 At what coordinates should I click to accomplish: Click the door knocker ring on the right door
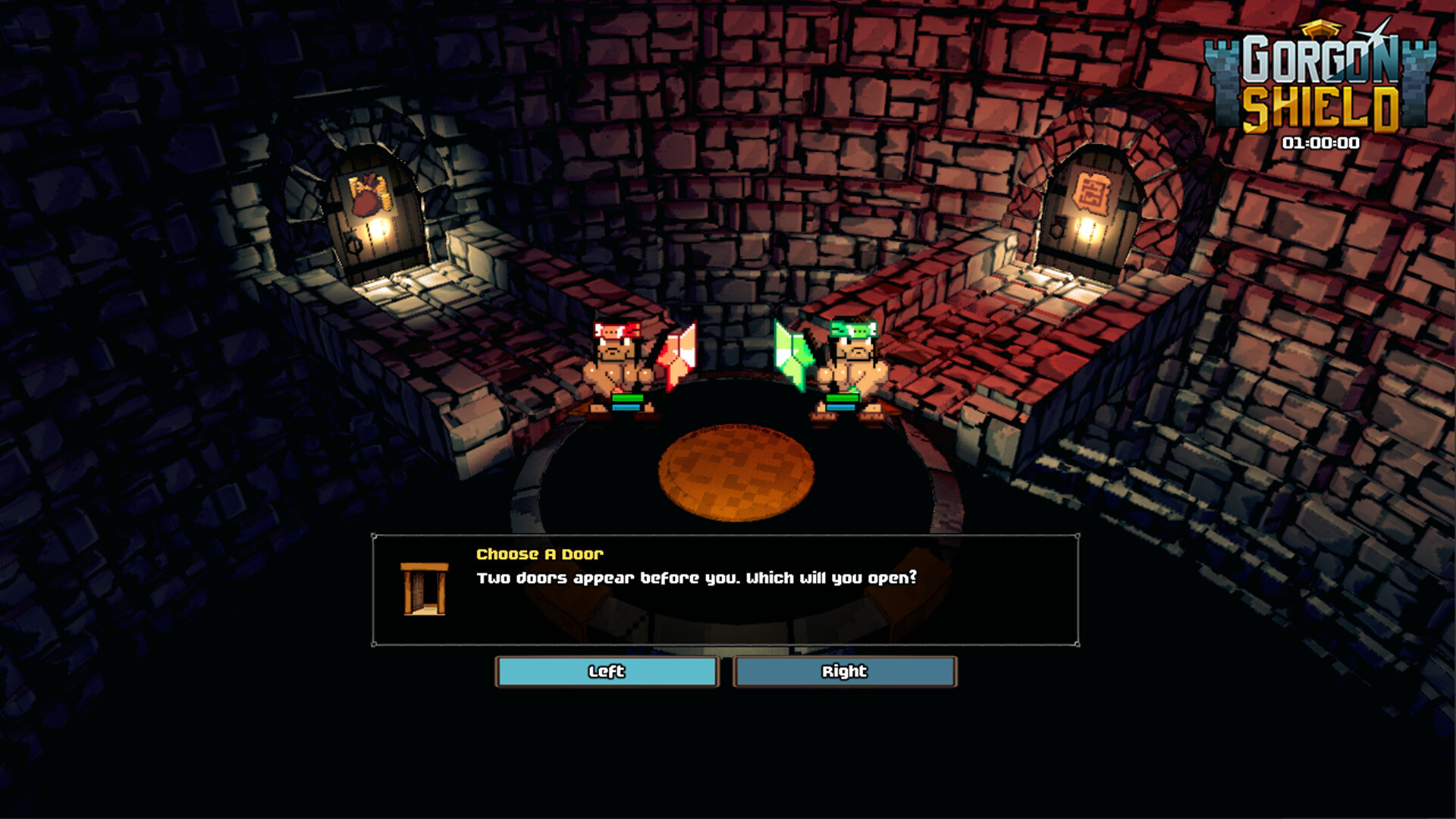tap(1057, 229)
